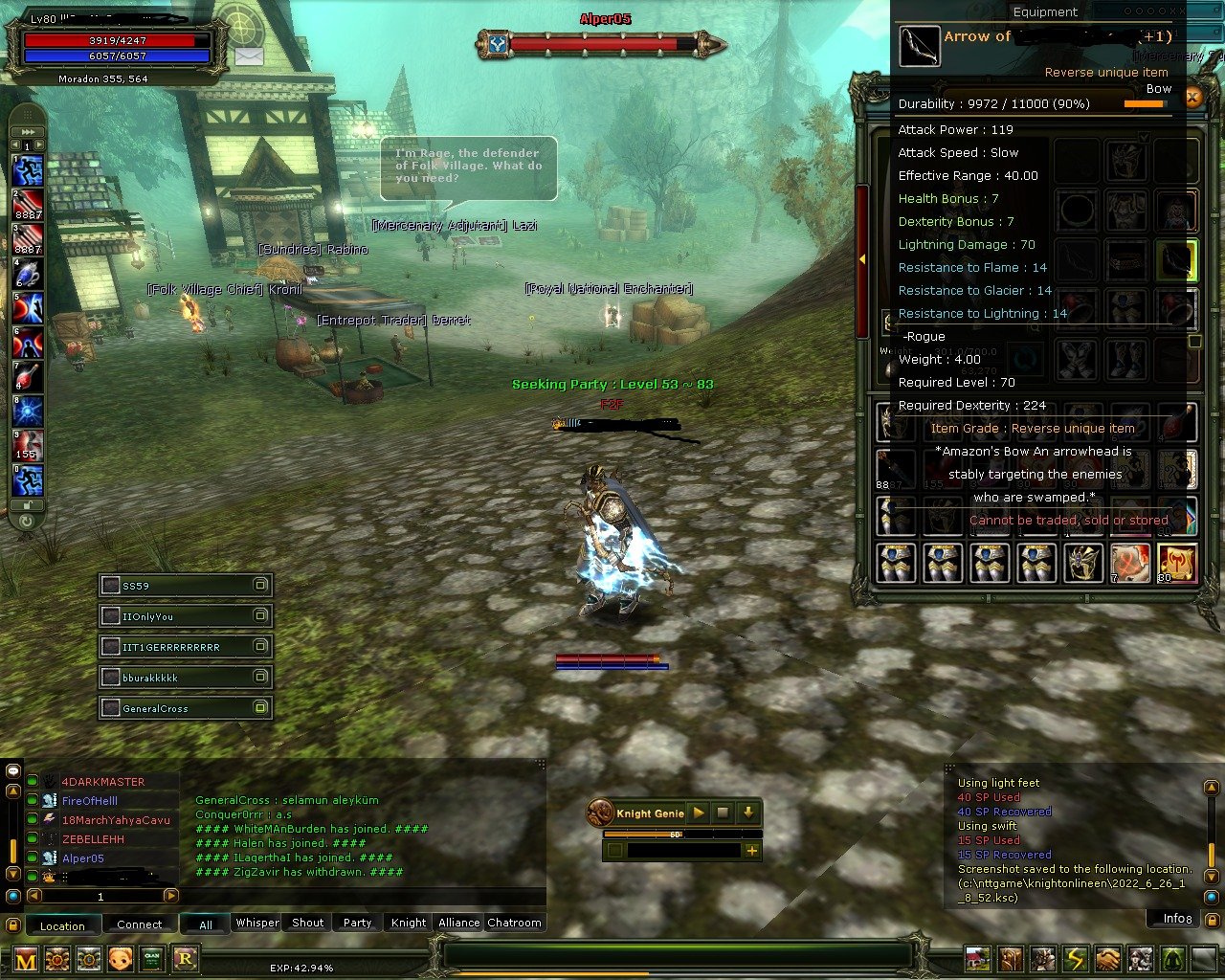The image size is (1225, 980).
Task: Select the Equipment tab on the right panel
Action: (x=1045, y=11)
